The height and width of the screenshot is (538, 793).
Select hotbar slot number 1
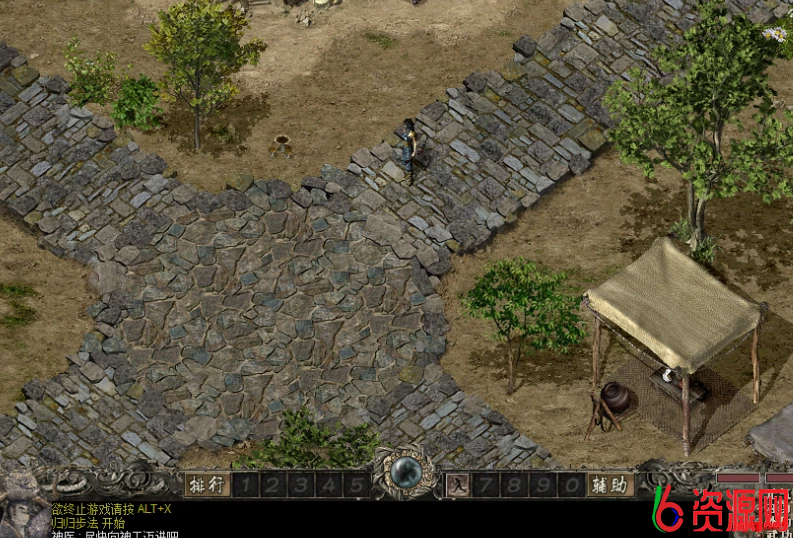tap(246, 485)
